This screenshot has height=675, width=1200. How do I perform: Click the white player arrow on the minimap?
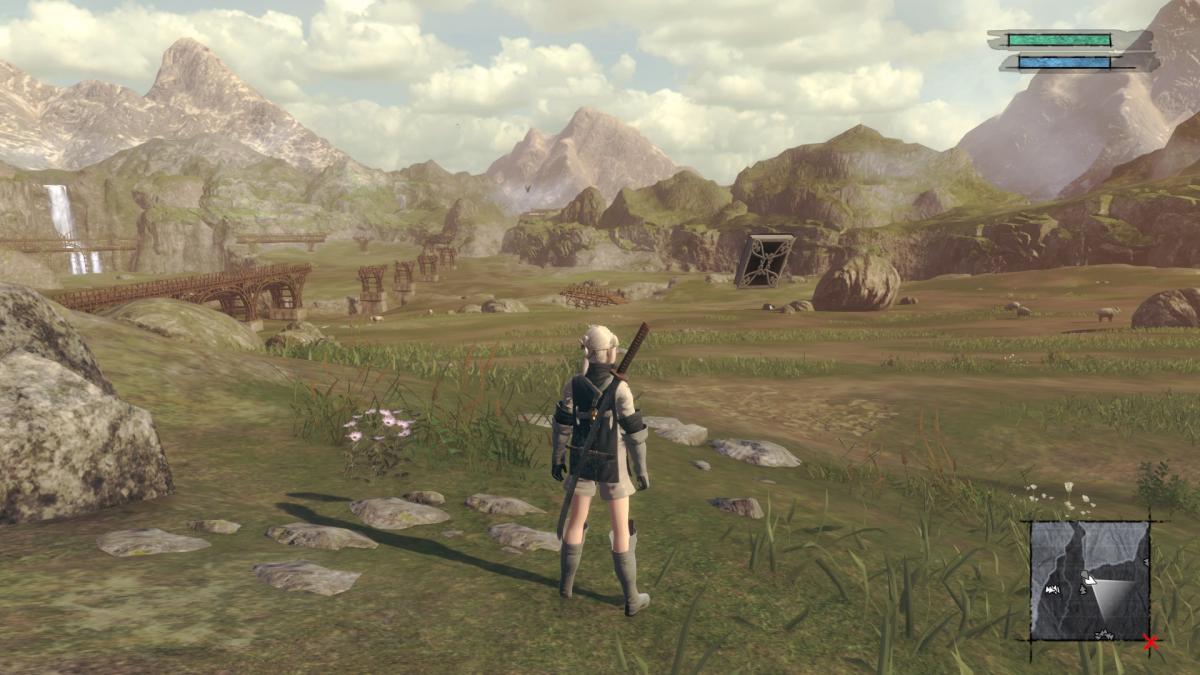(1090, 578)
